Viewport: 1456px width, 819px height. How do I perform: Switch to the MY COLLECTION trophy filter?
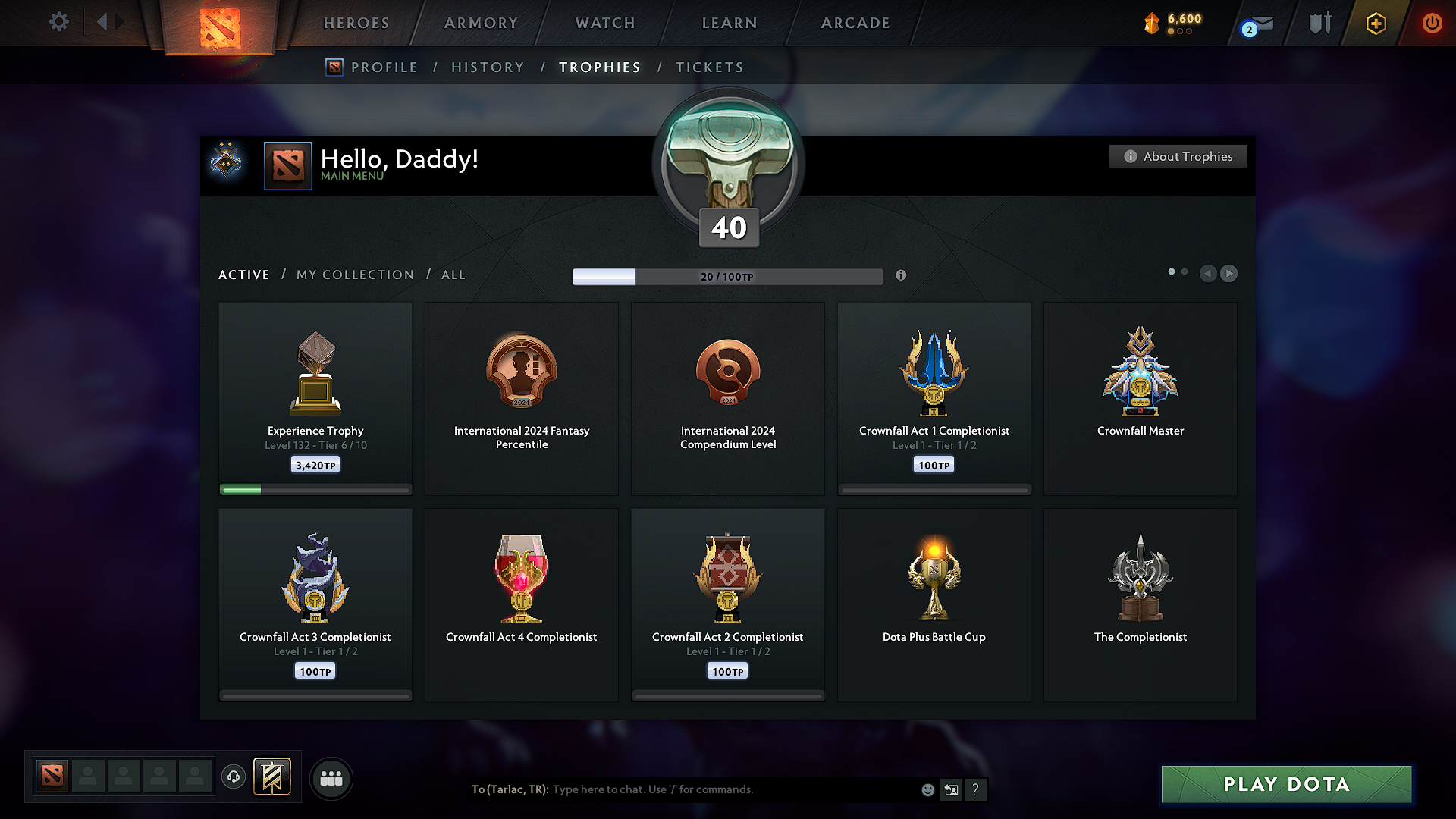coord(354,275)
